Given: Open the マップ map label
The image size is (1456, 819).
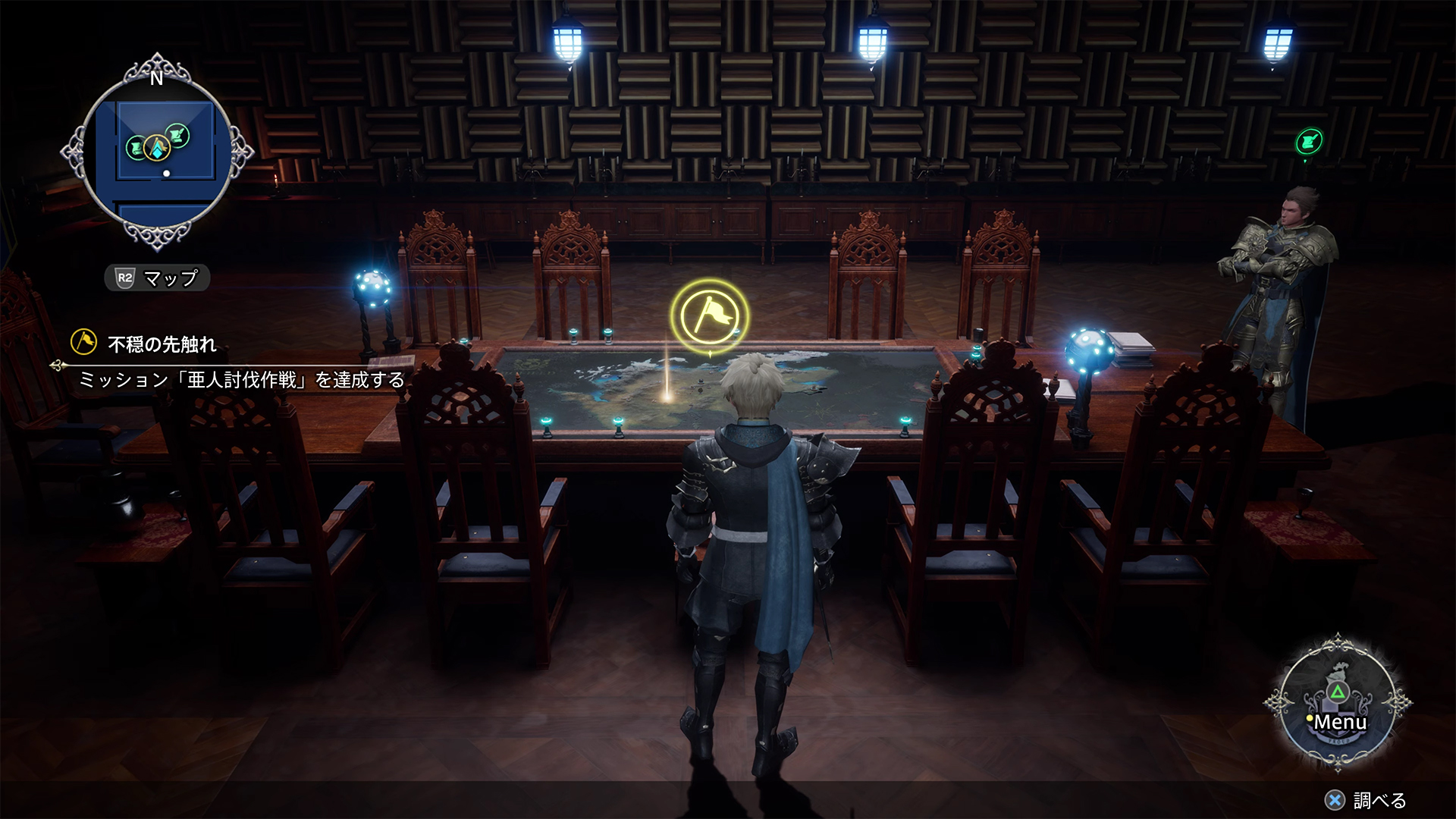Looking at the screenshot, I should 158,278.
